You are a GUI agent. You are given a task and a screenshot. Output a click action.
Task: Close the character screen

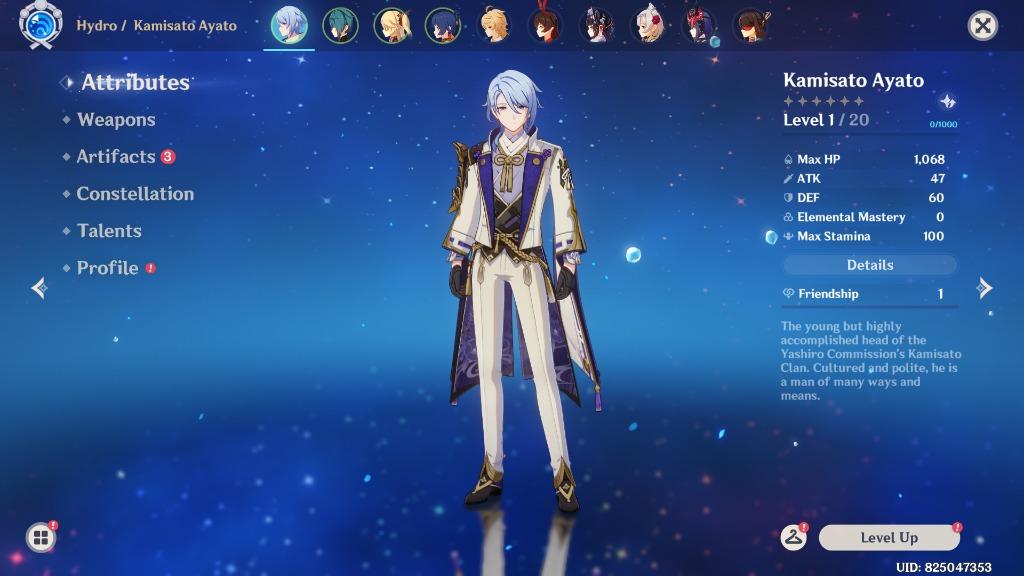click(983, 26)
